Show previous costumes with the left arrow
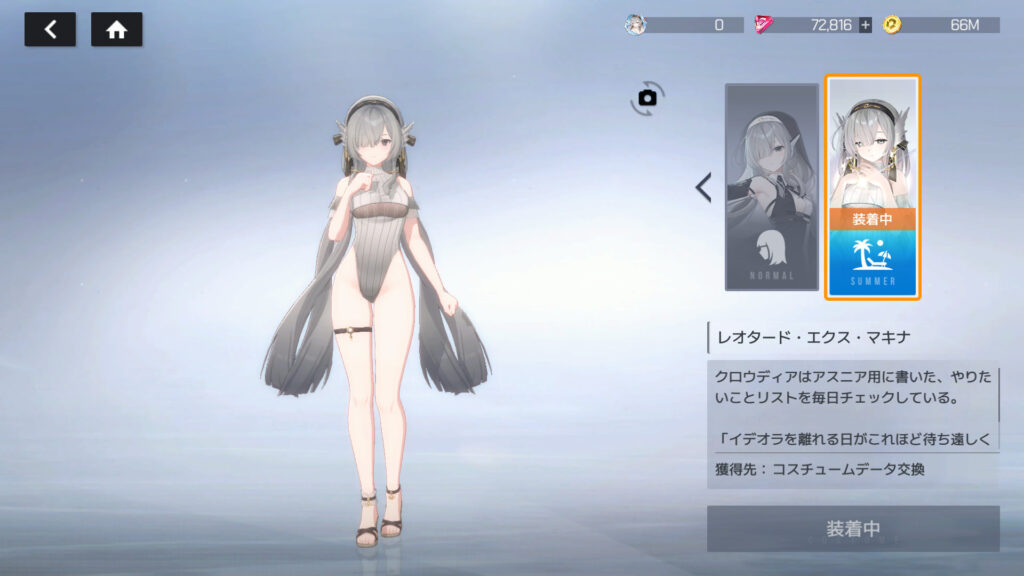This screenshot has height=576, width=1024. (703, 187)
